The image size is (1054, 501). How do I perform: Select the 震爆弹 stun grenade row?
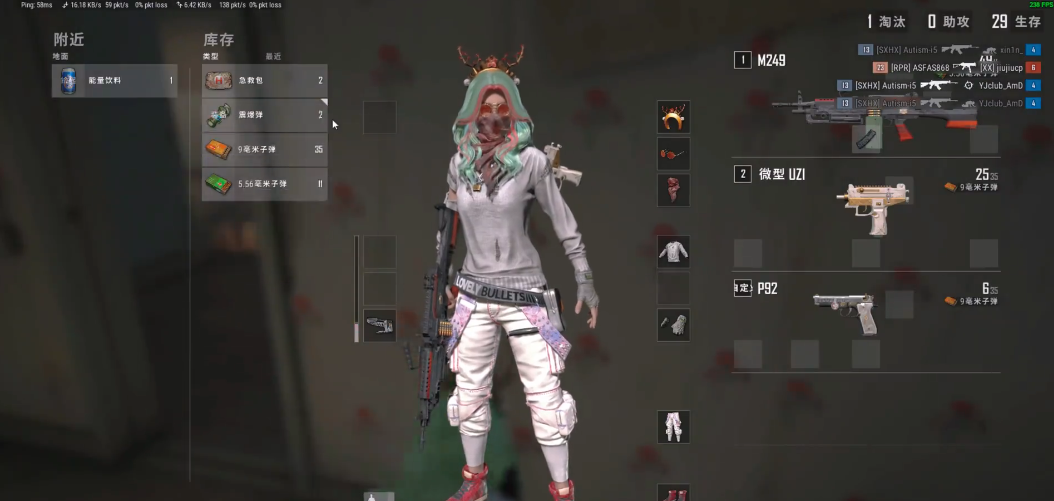click(x=264, y=115)
